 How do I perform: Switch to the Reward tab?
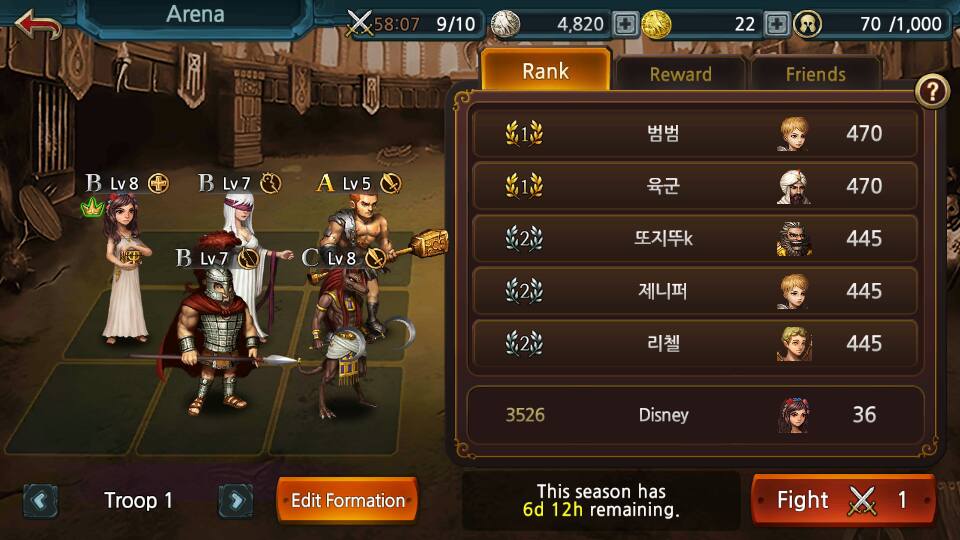[x=680, y=74]
